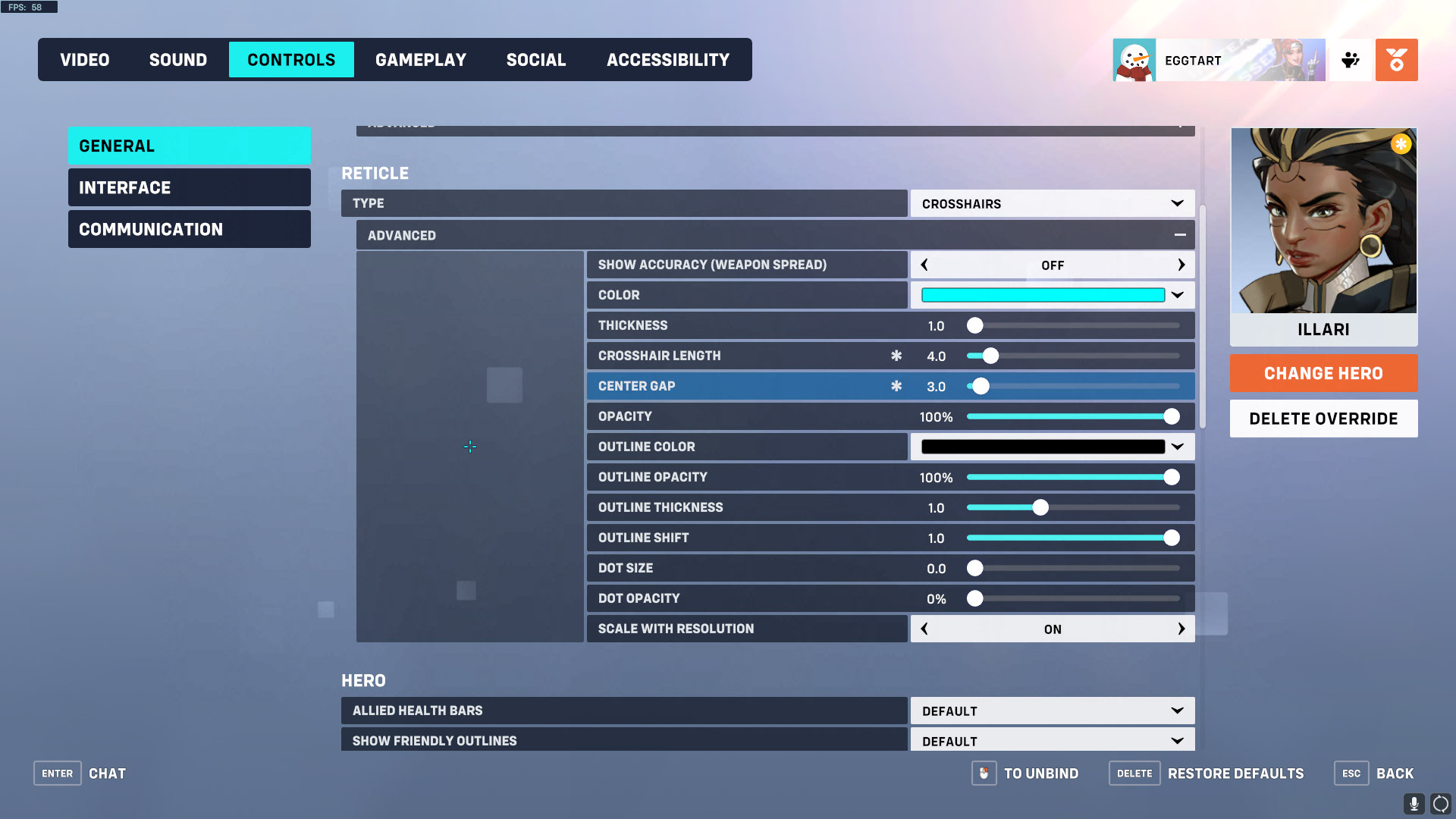Click Illari's hero portrait
Viewport: 1456px width, 819px height.
[x=1323, y=220]
